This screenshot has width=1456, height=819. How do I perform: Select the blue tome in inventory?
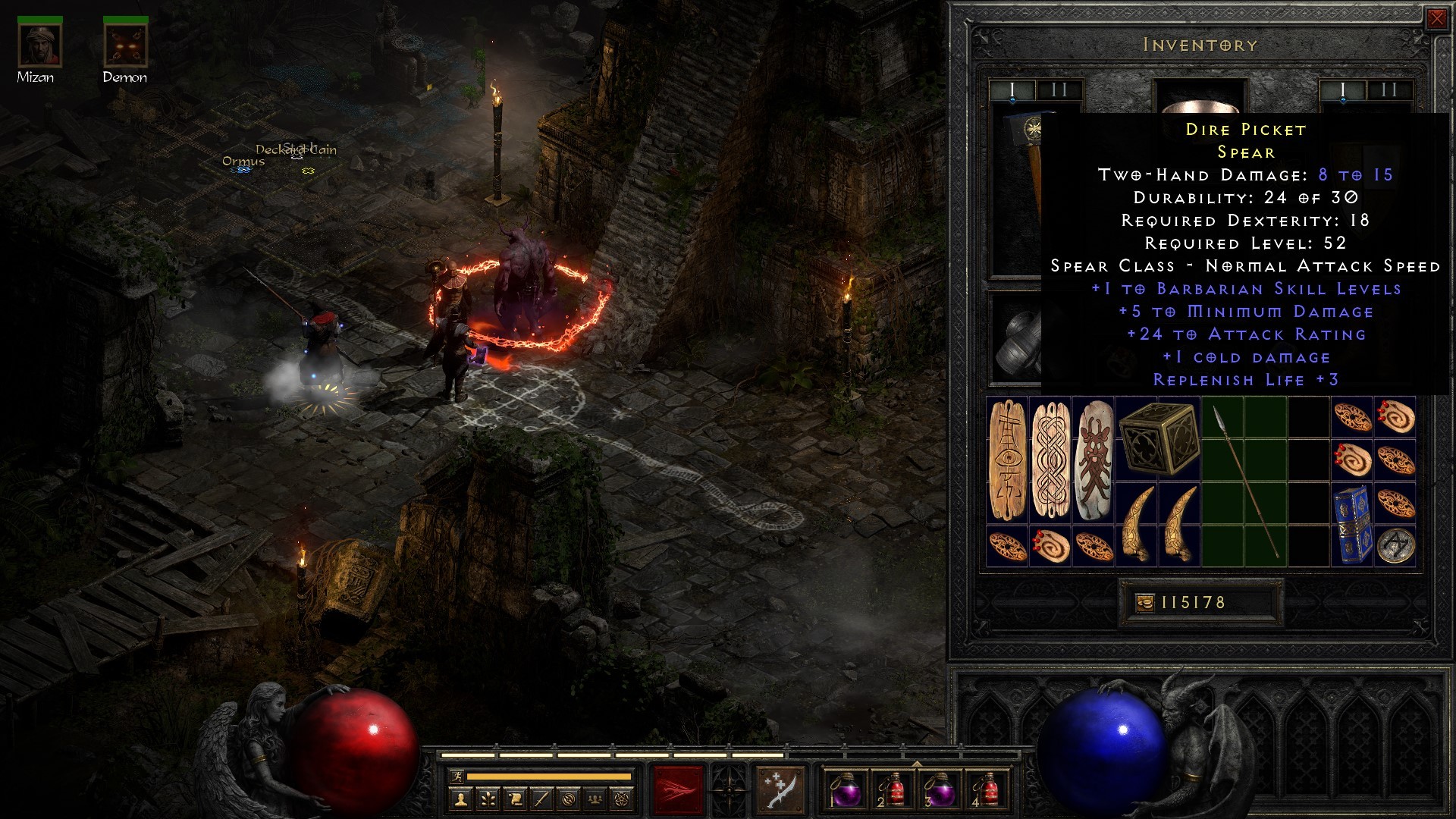coord(1351,525)
